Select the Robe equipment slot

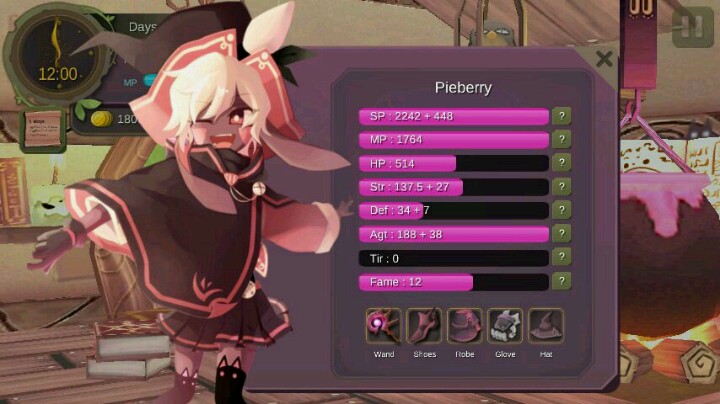pyautogui.click(x=465, y=326)
